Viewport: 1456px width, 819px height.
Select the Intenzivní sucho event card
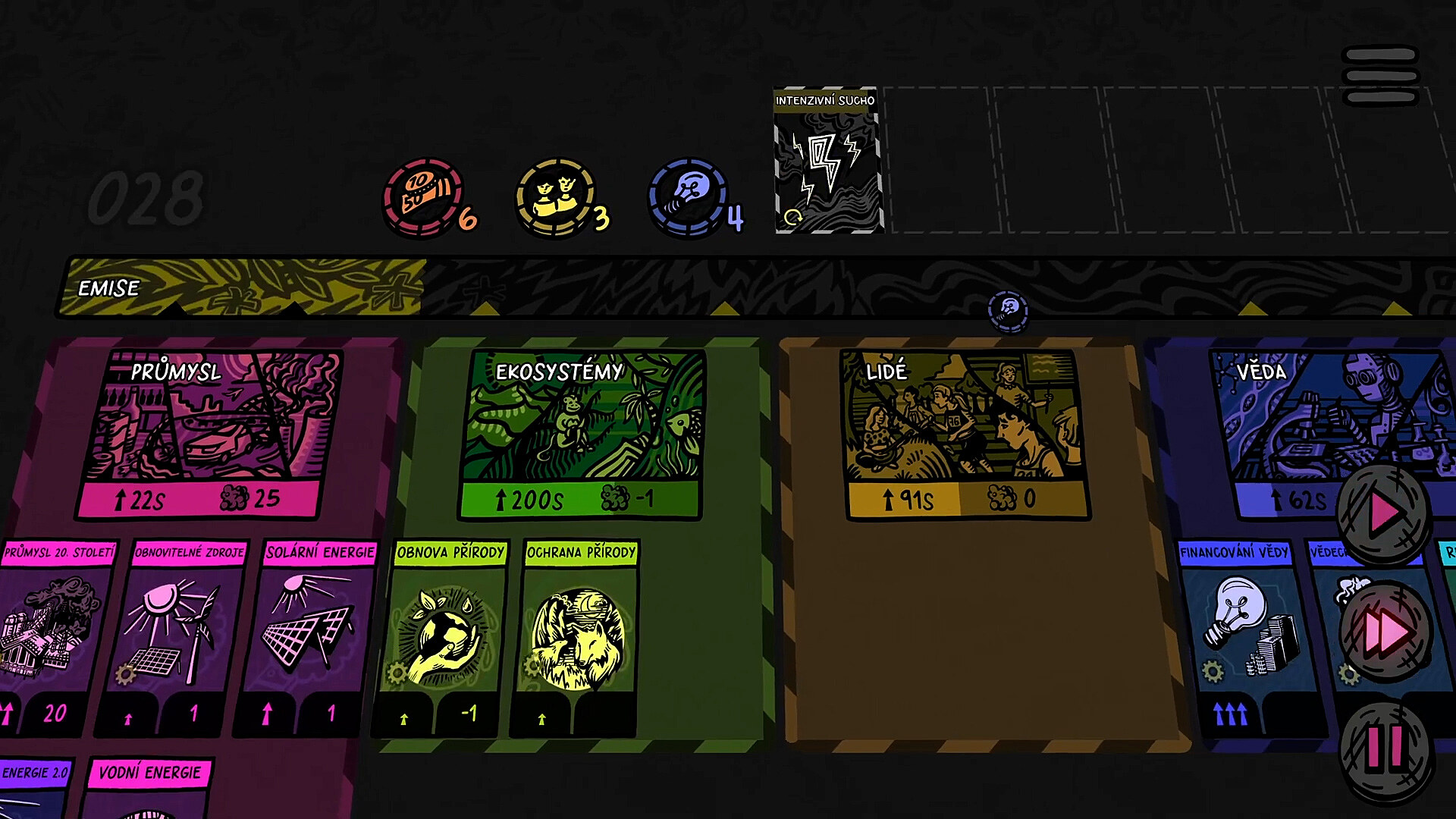[x=827, y=161]
